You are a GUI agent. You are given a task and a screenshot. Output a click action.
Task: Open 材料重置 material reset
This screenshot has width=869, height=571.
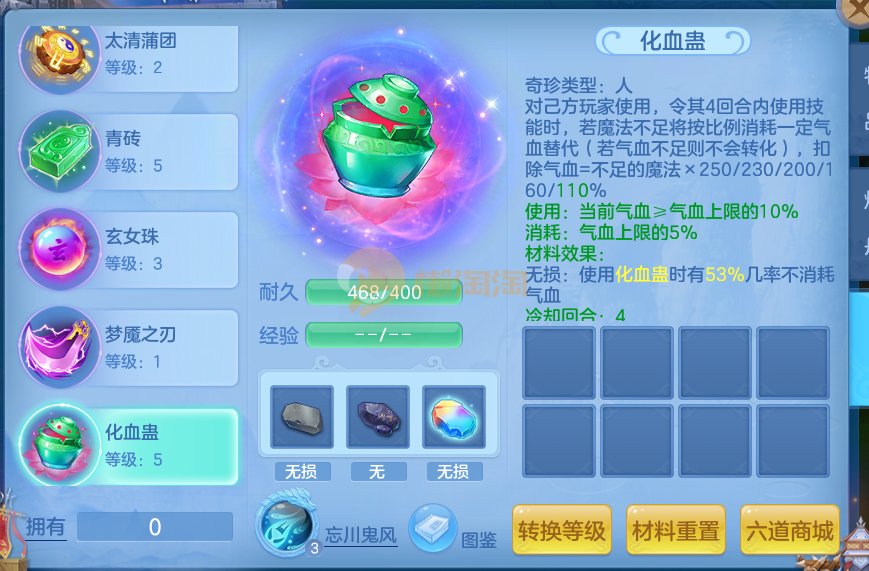tap(675, 531)
